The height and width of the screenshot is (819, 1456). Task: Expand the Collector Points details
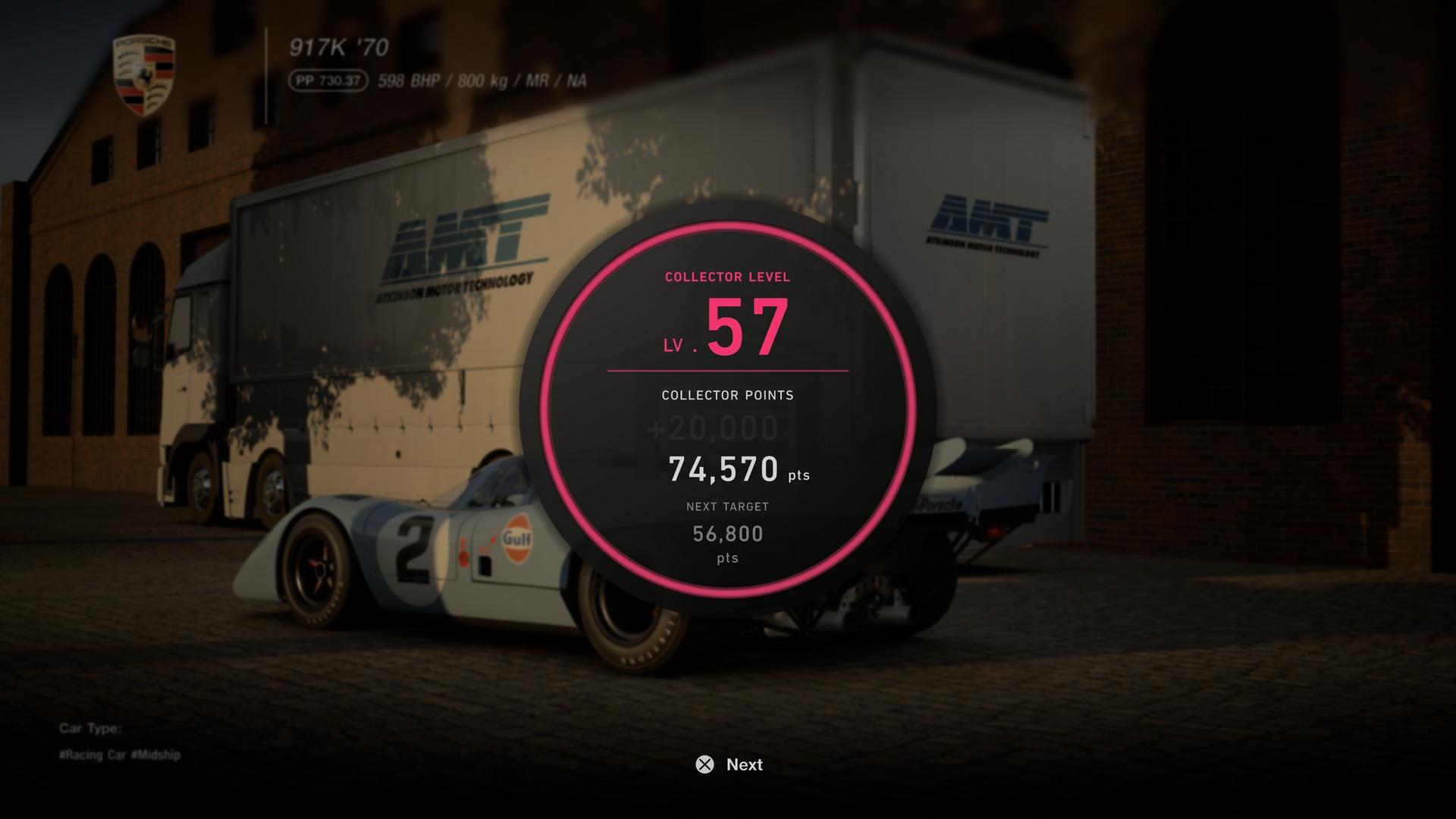[x=726, y=395]
